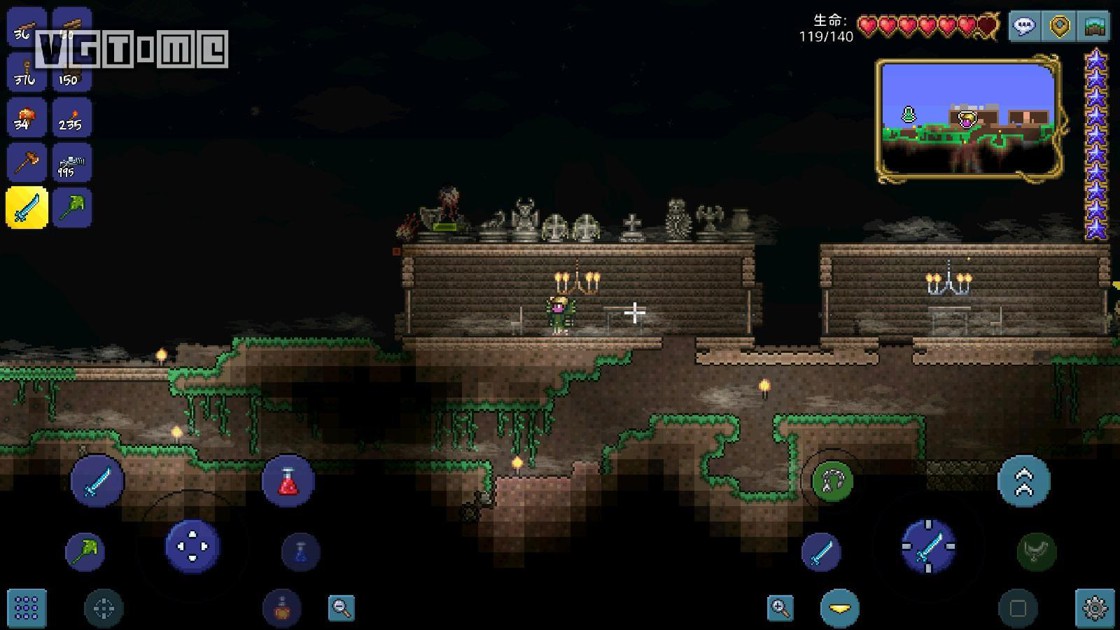Use the blue mana potion quick button
The height and width of the screenshot is (630, 1120).
click(x=300, y=551)
